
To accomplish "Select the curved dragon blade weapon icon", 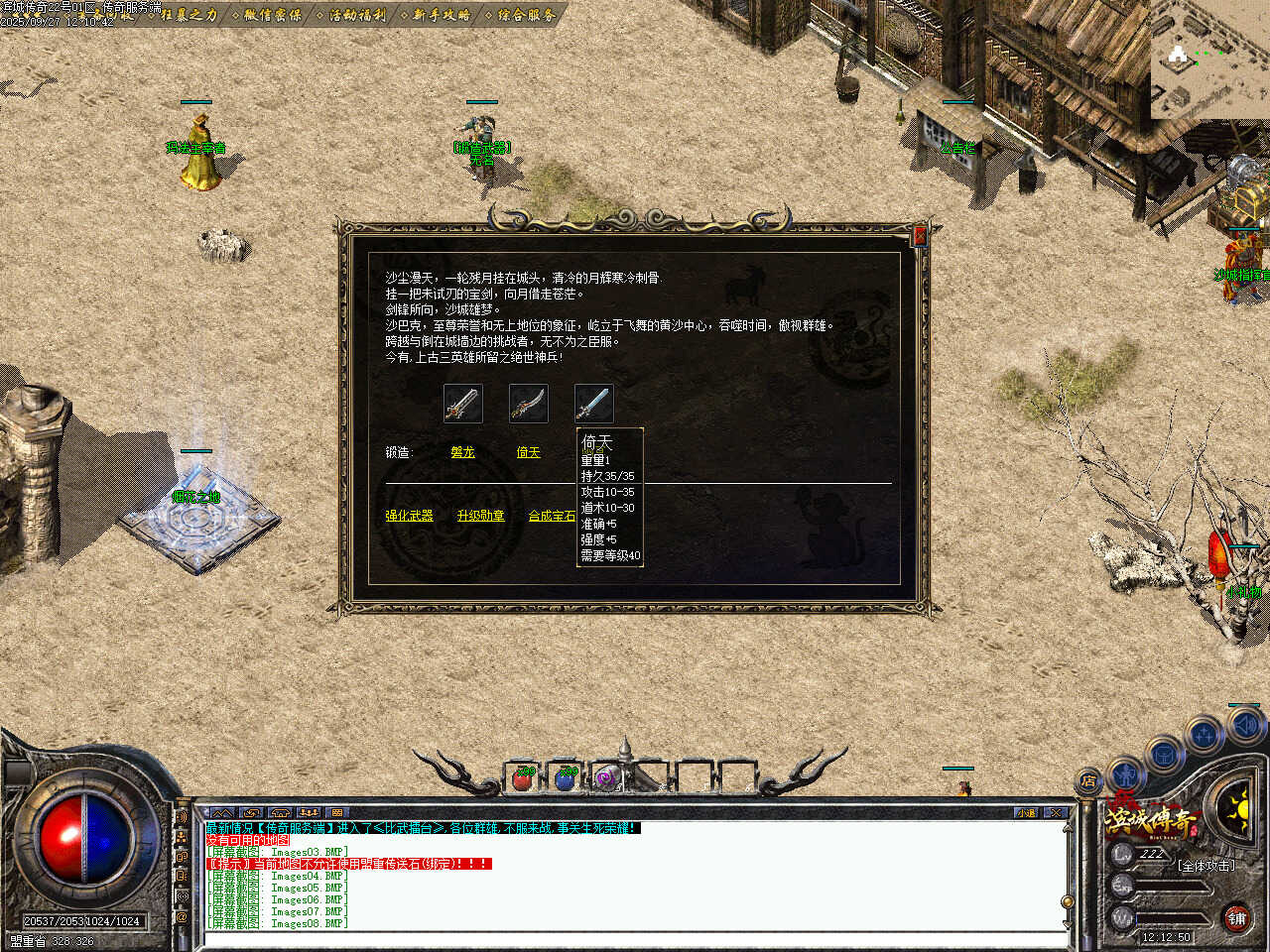I will tap(529, 404).
